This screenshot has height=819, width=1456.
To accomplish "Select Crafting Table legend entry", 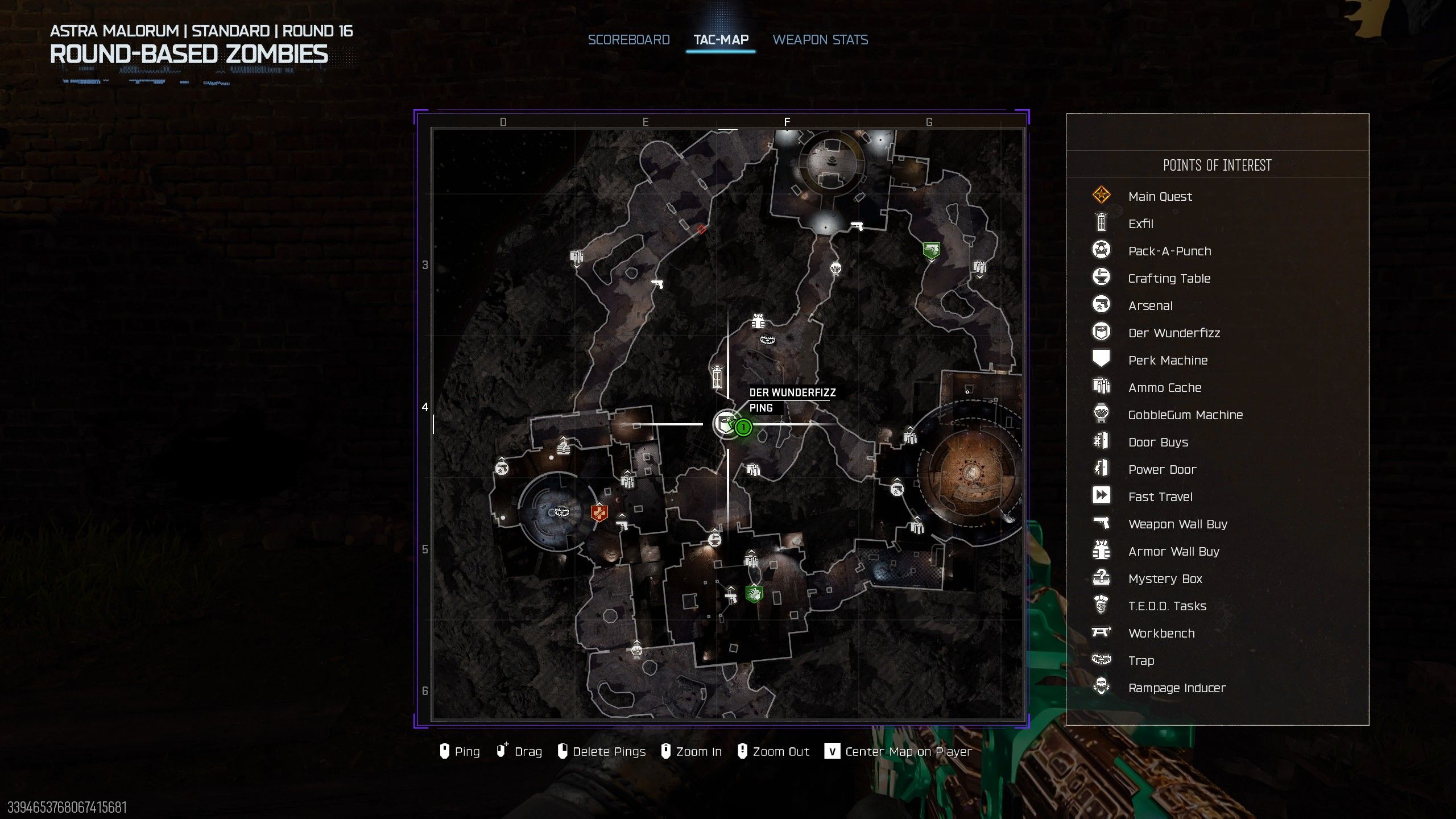I will point(1169,279).
